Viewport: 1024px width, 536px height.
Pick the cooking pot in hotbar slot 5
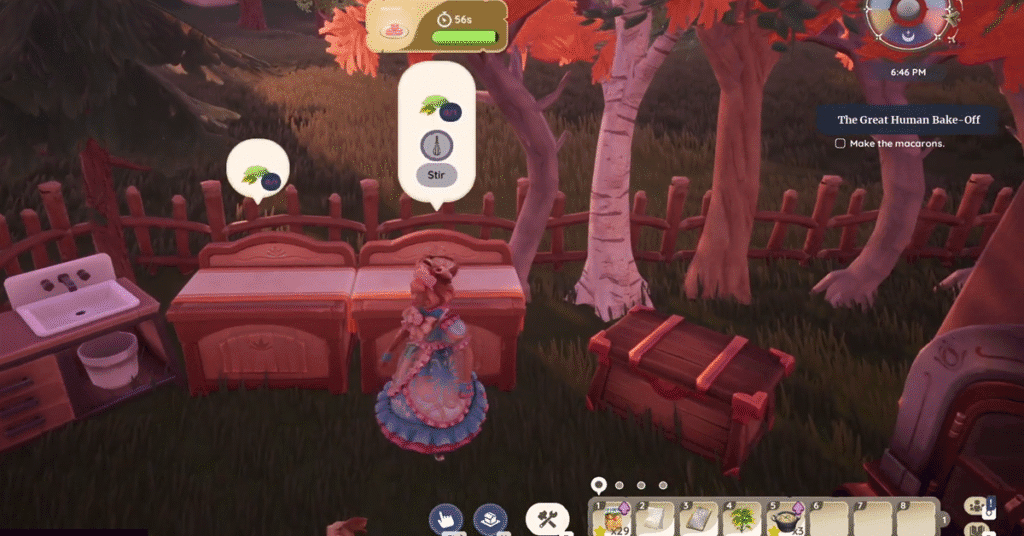click(x=783, y=518)
